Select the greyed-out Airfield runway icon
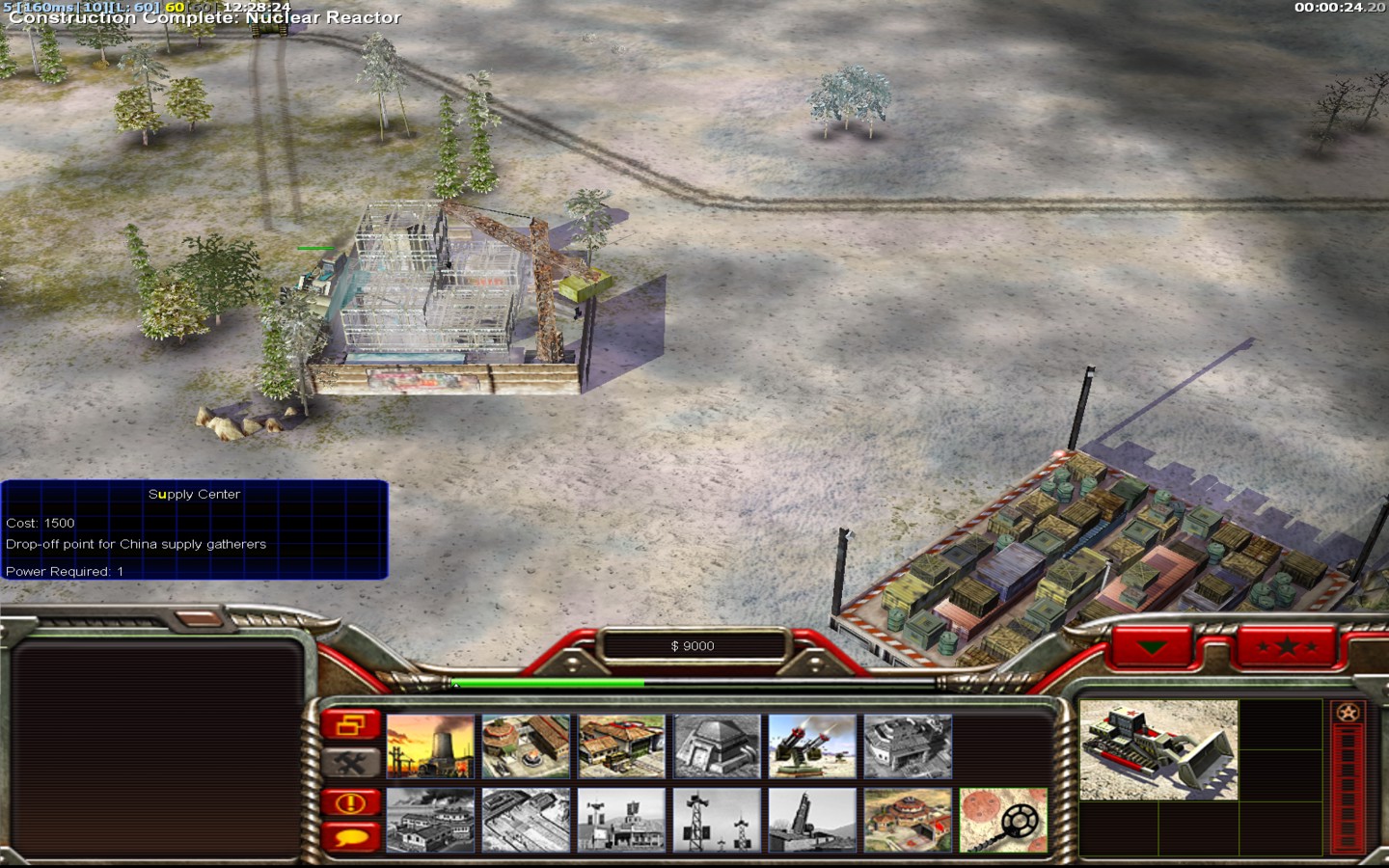Viewport: 1389px width, 868px height. [526, 821]
